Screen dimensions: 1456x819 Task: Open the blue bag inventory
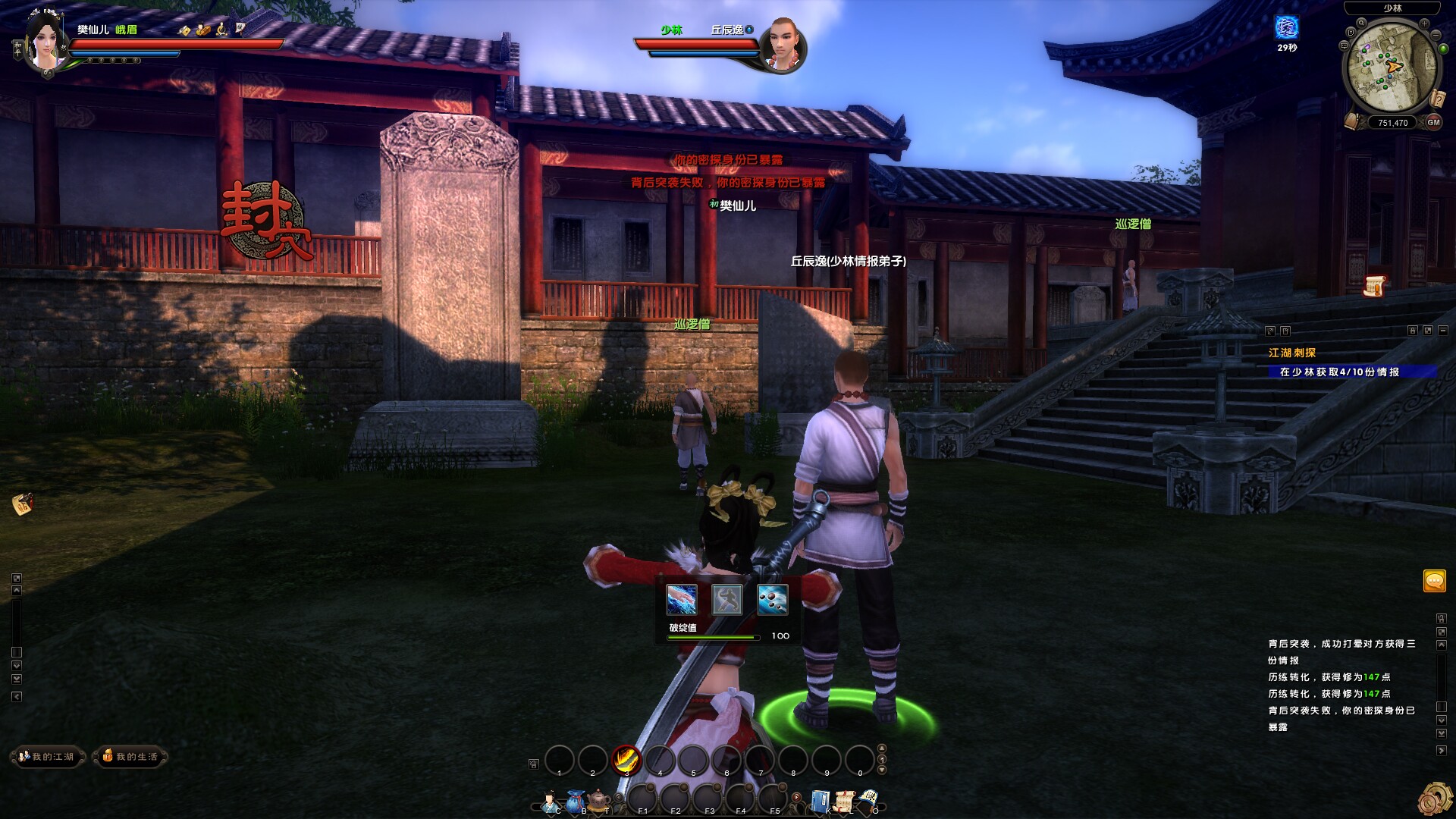(x=576, y=801)
